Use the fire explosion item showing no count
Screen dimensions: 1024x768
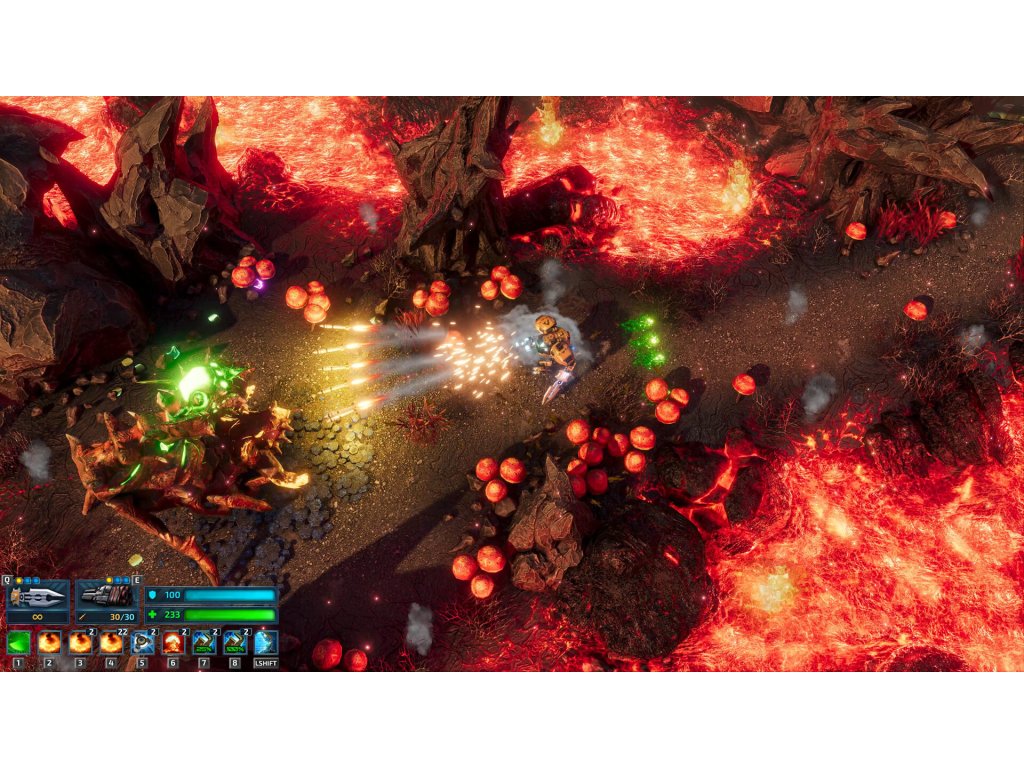(48, 642)
